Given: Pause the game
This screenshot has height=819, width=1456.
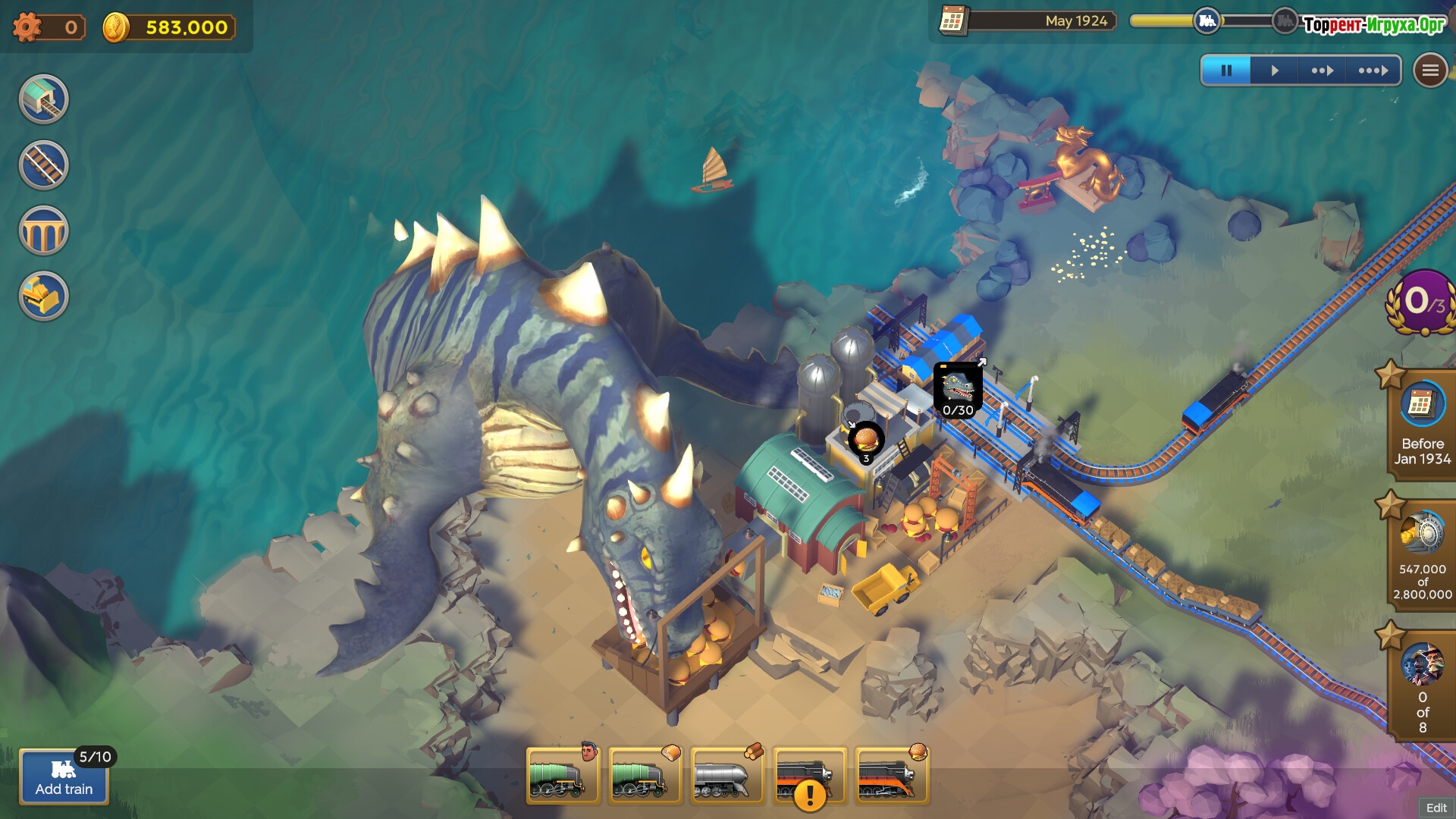Looking at the screenshot, I should pos(1226,71).
